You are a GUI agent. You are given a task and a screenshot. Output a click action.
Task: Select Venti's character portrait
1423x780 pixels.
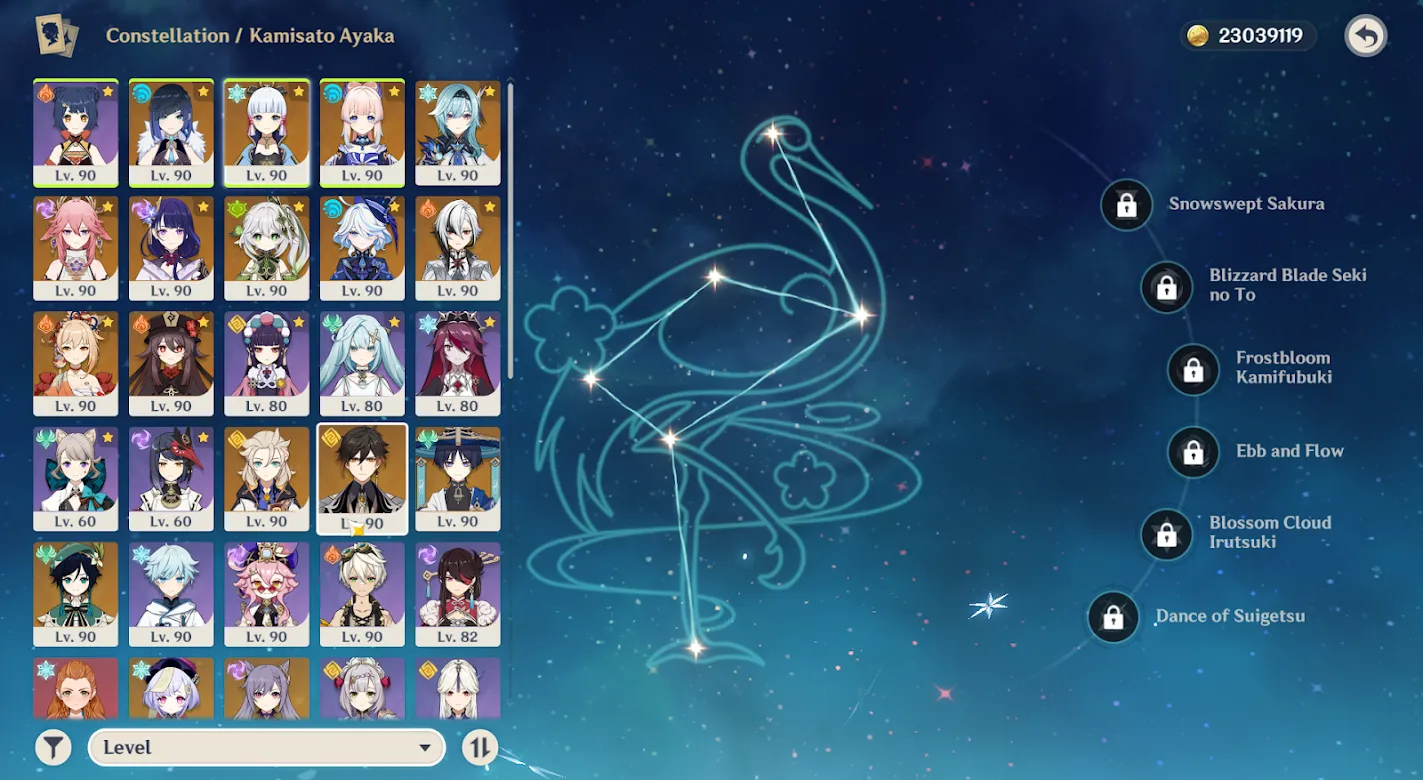(75, 593)
